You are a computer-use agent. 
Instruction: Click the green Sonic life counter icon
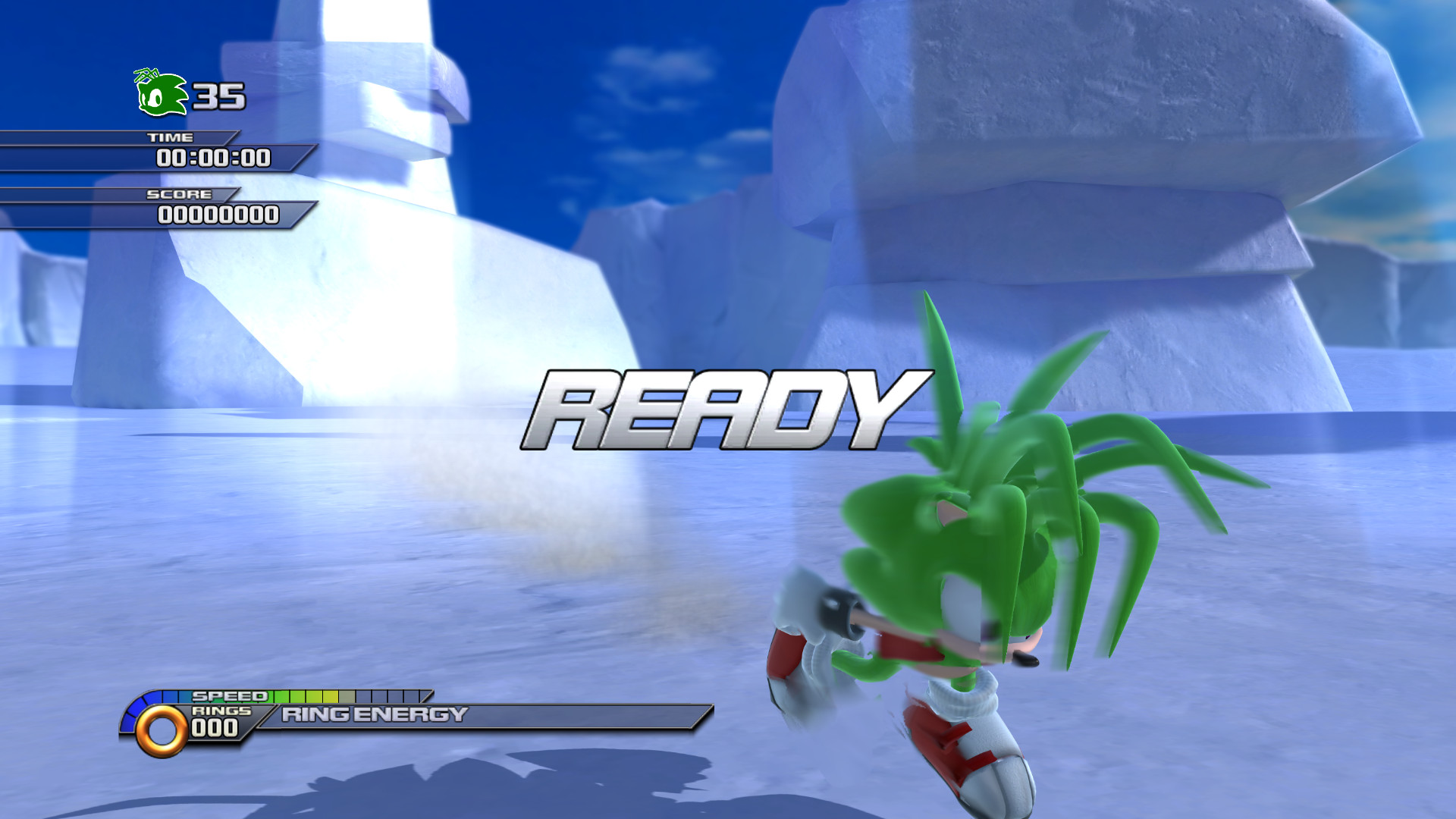(162, 93)
